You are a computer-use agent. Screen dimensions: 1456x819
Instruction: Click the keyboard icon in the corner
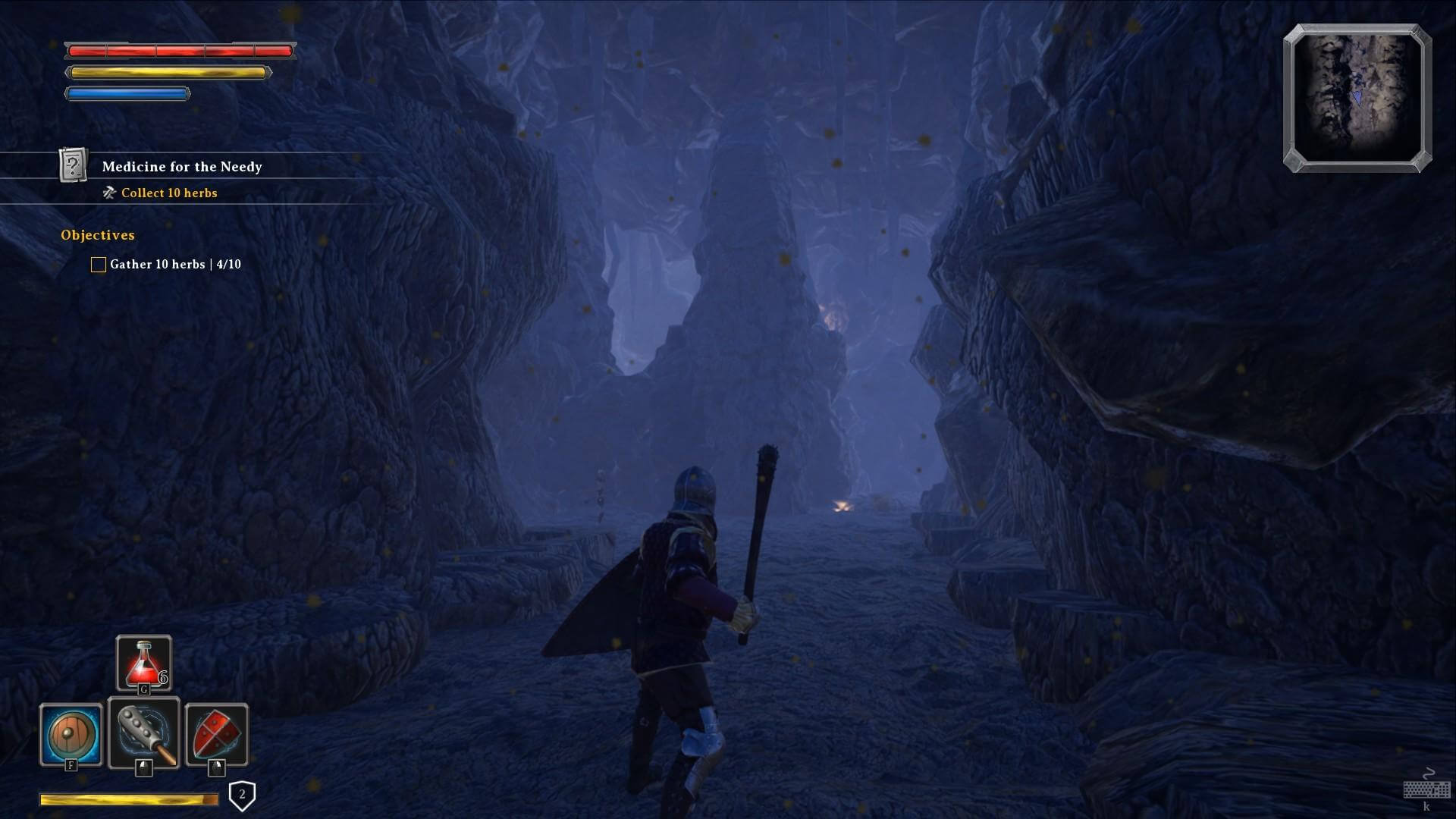click(1426, 789)
